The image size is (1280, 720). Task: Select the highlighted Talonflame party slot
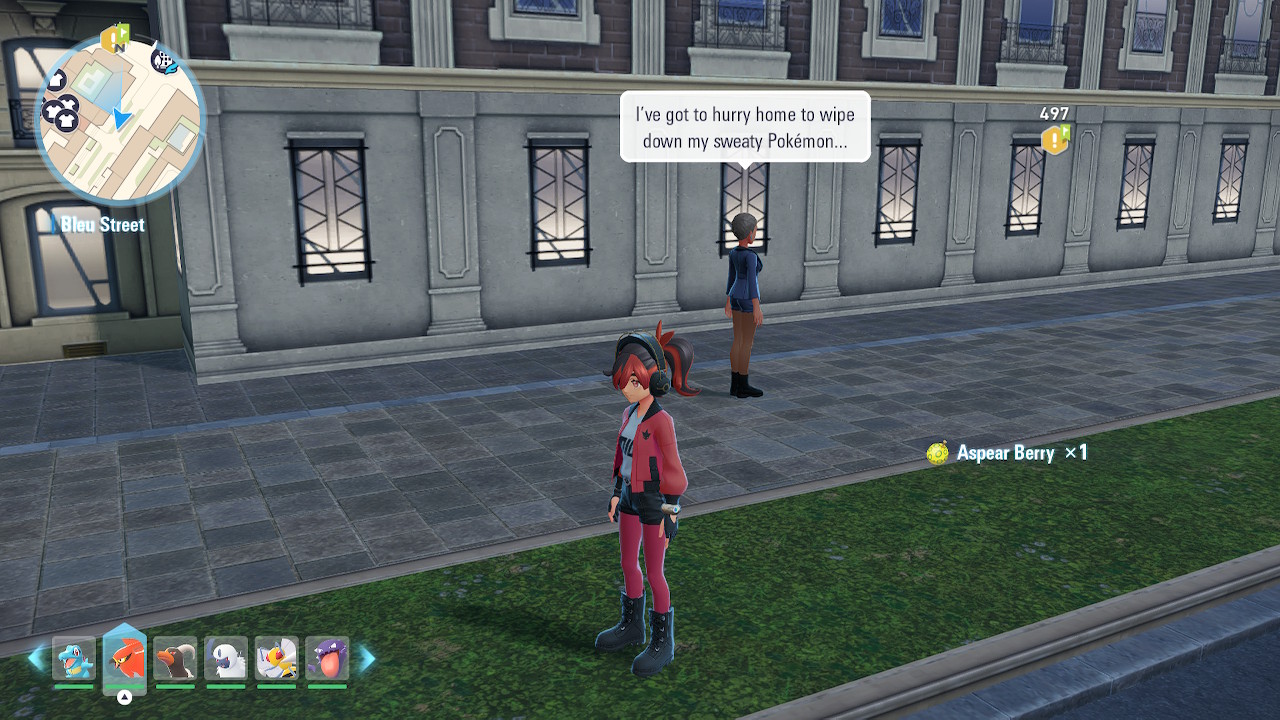[x=125, y=659]
